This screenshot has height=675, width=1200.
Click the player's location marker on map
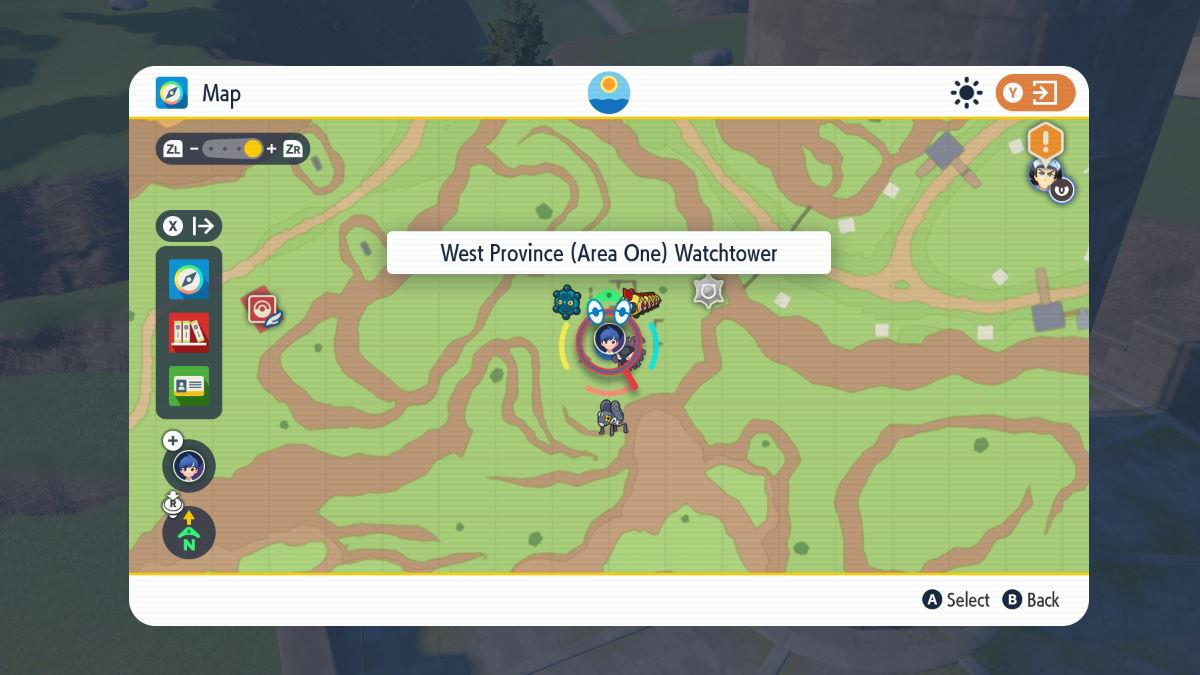pyautogui.click(x=609, y=341)
